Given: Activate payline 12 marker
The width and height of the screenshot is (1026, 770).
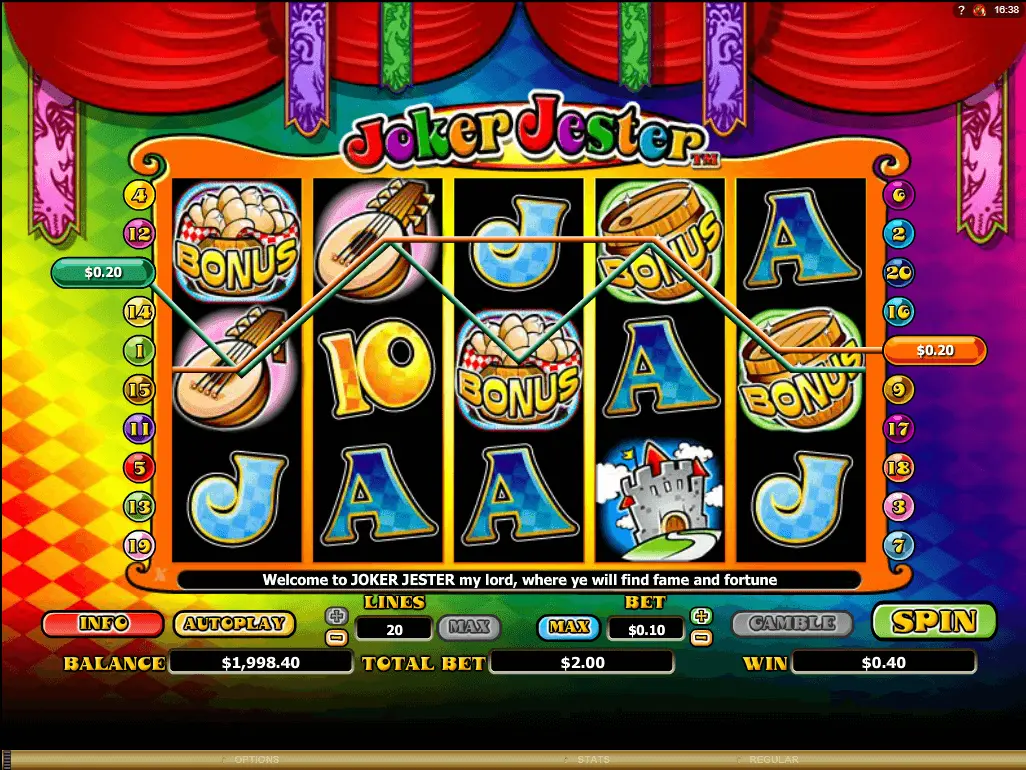Looking at the screenshot, I should (x=139, y=234).
